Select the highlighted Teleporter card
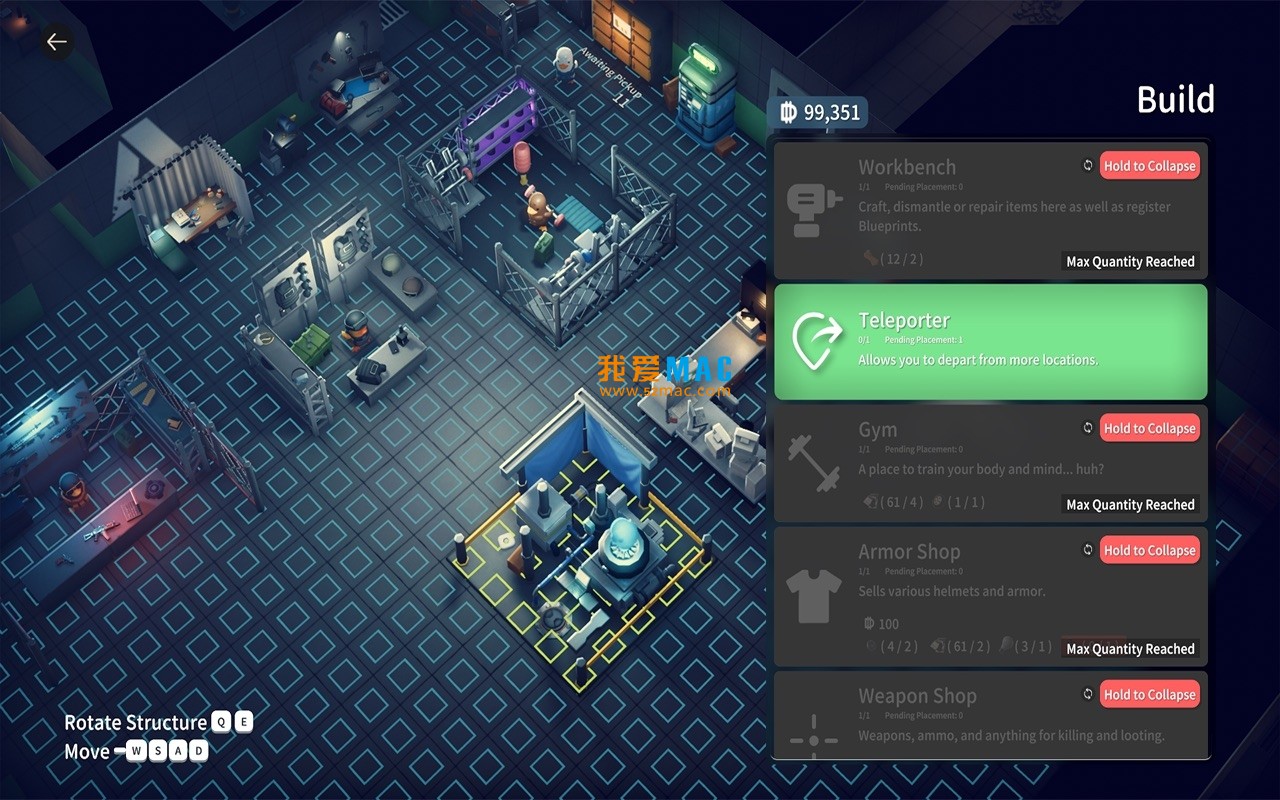 [990, 340]
